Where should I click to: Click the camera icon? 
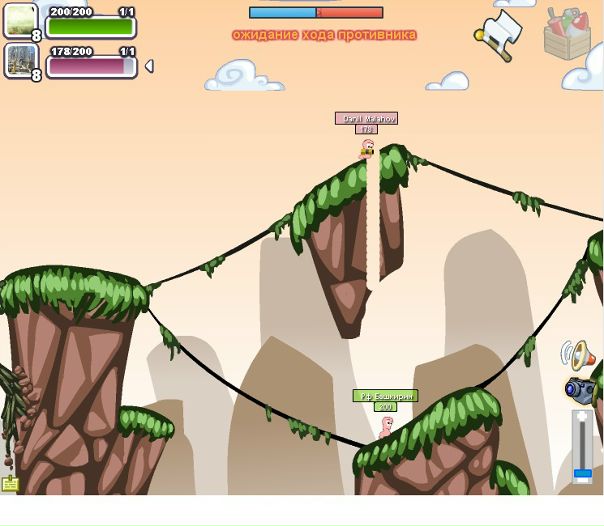tap(579, 389)
